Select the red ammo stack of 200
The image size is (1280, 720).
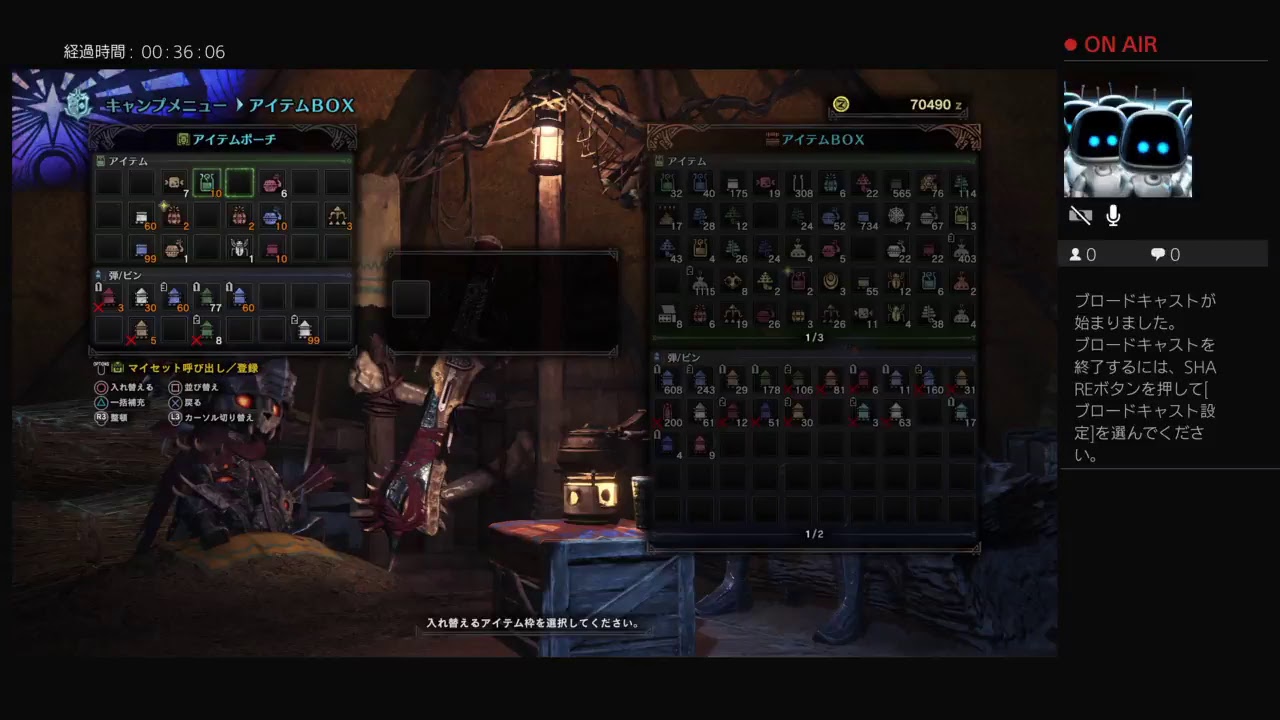669,411
